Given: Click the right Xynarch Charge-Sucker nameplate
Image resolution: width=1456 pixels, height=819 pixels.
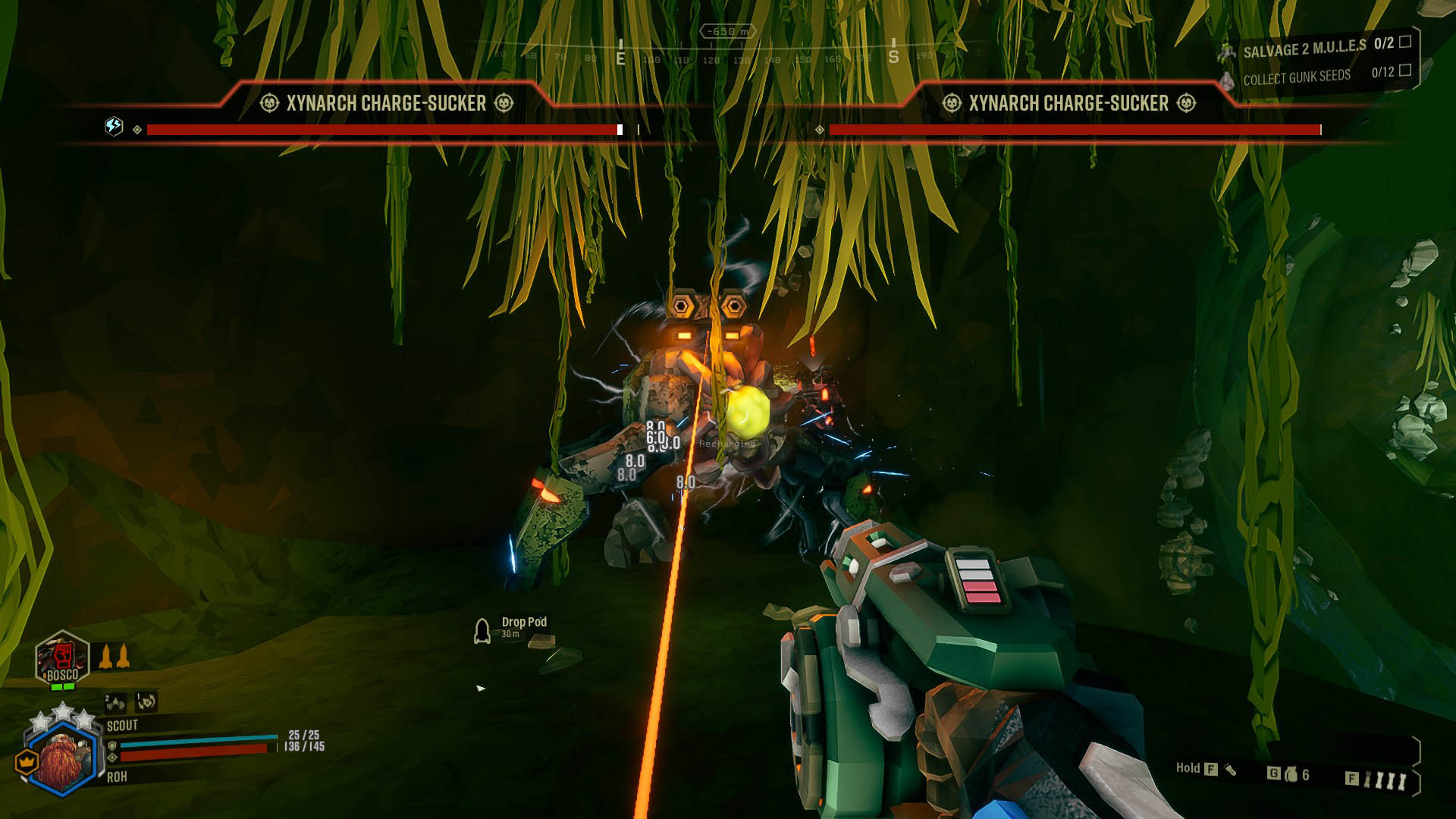Looking at the screenshot, I should (1069, 104).
